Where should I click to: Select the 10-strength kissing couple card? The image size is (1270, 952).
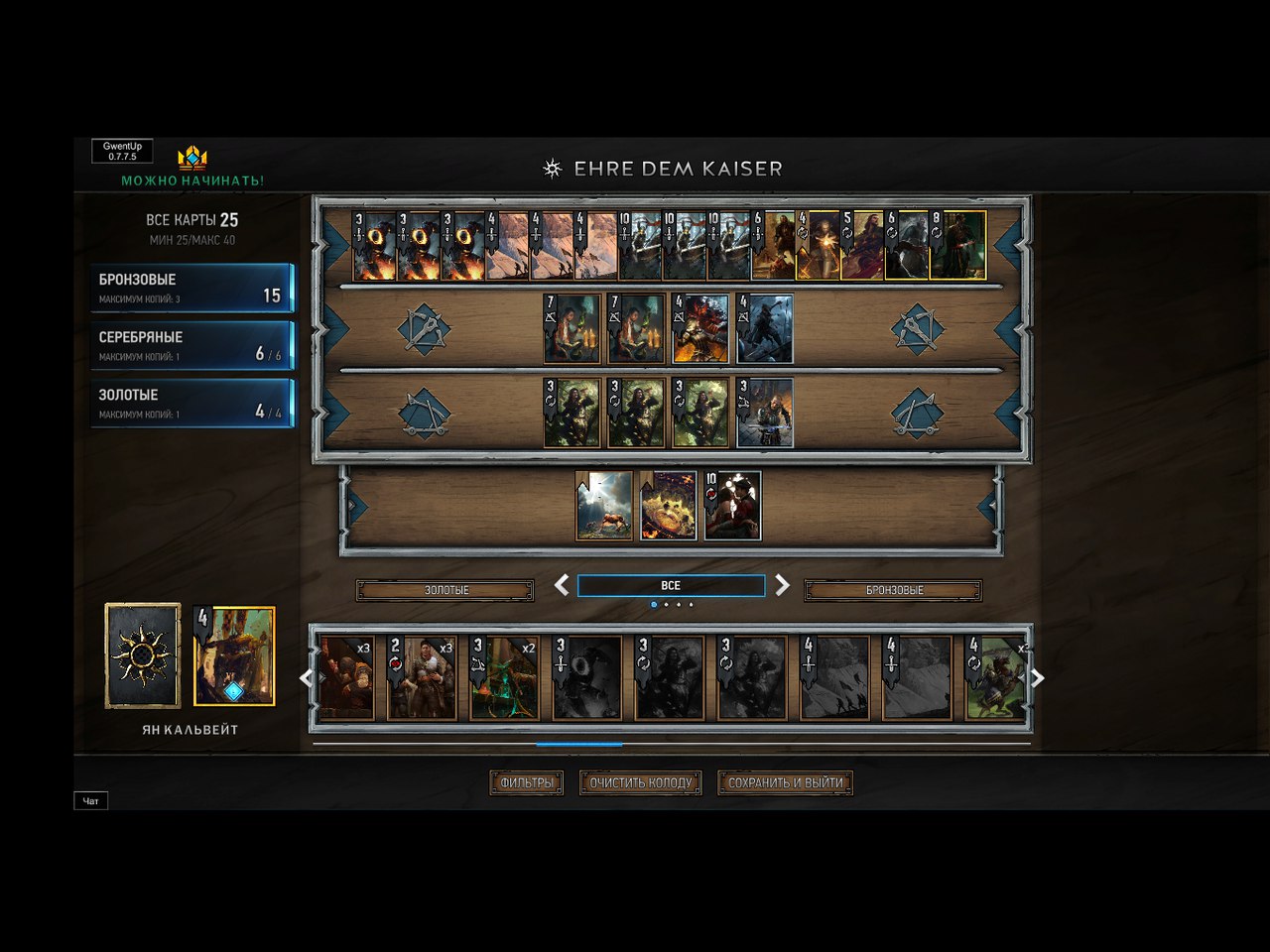click(x=732, y=506)
